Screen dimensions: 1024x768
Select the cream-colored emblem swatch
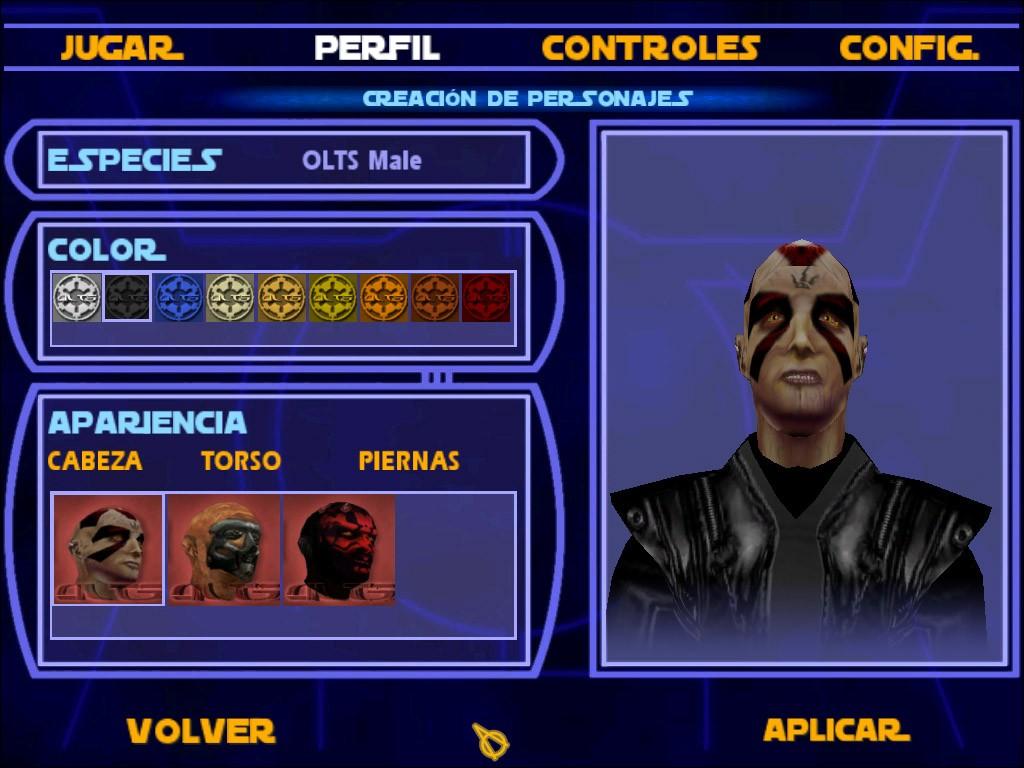230,297
